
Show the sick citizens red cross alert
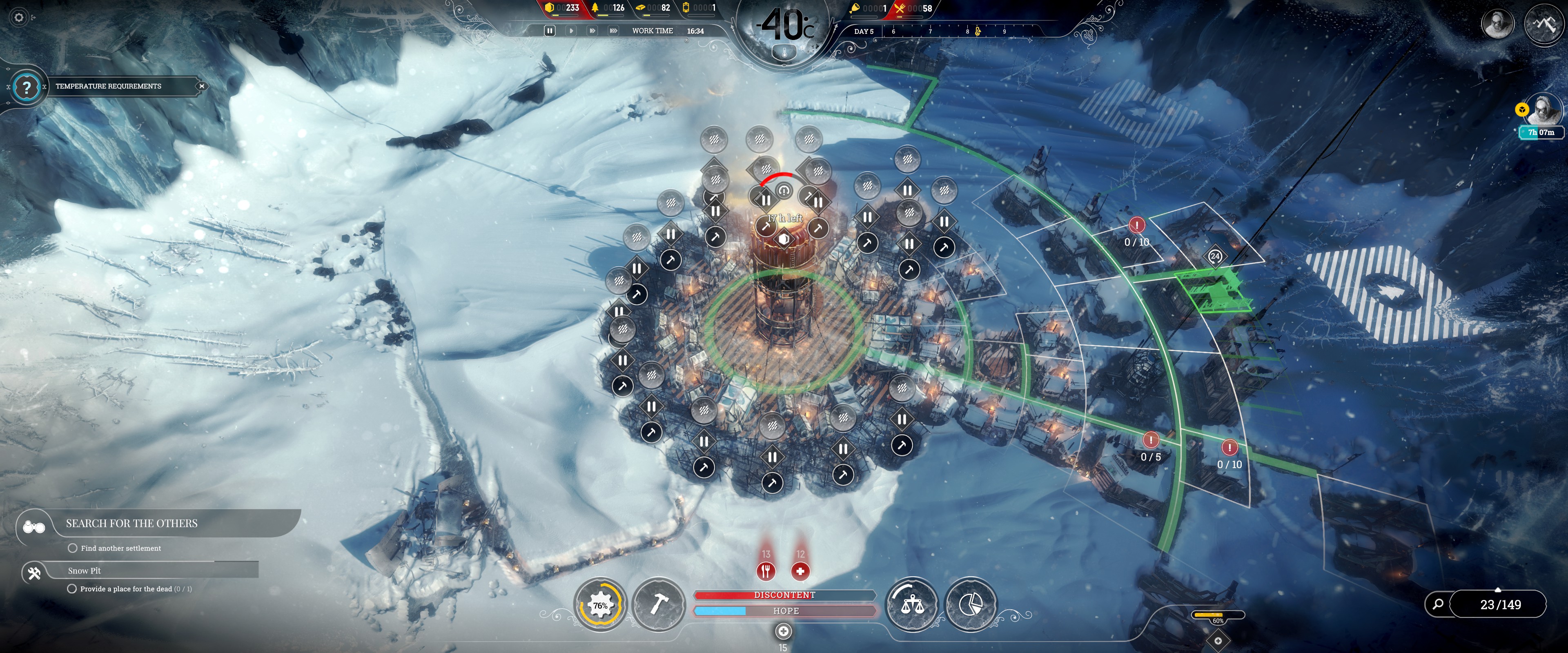(x=800, y=571)
